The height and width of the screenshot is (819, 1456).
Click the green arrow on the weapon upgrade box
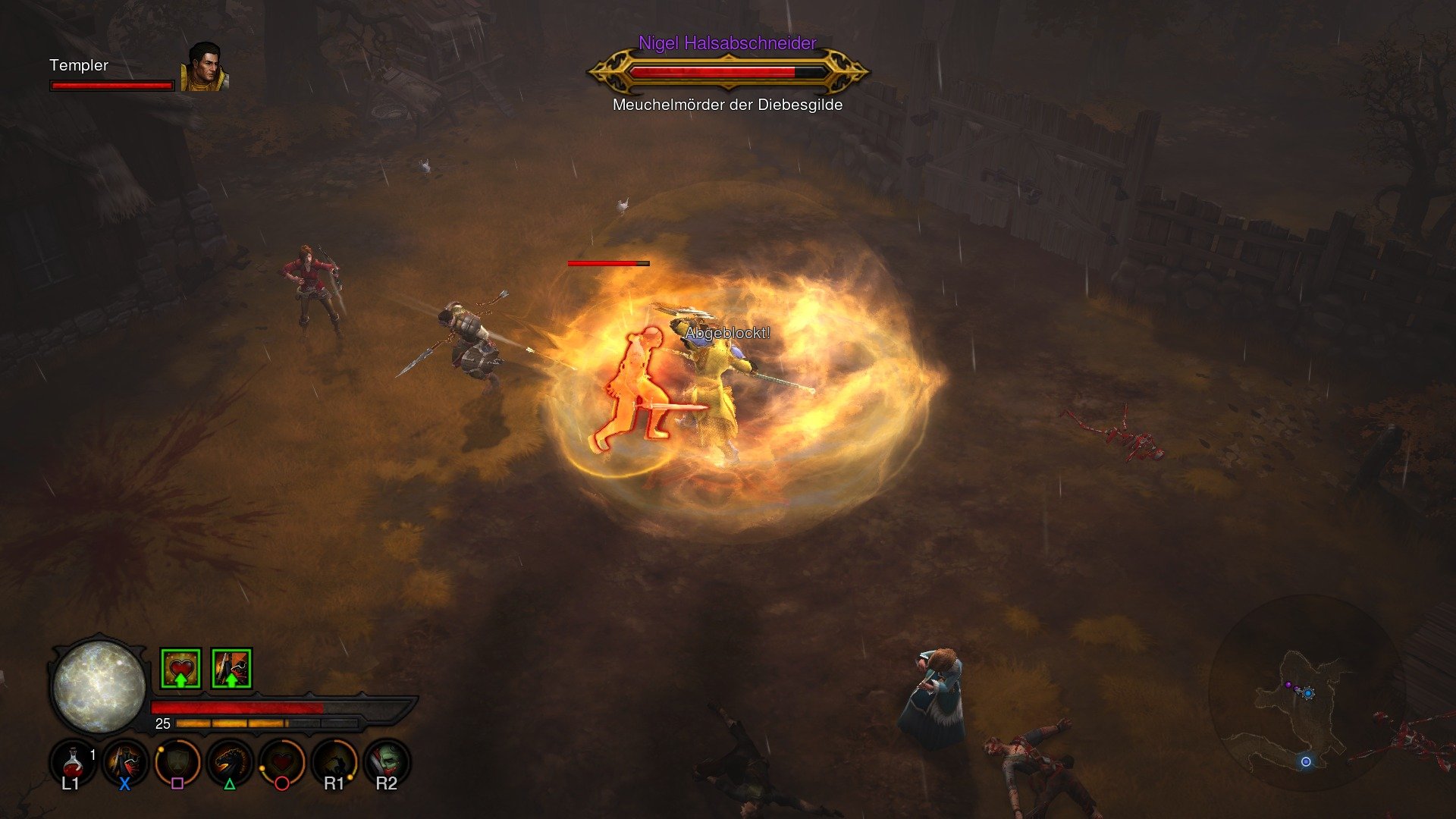coord(231,679)
